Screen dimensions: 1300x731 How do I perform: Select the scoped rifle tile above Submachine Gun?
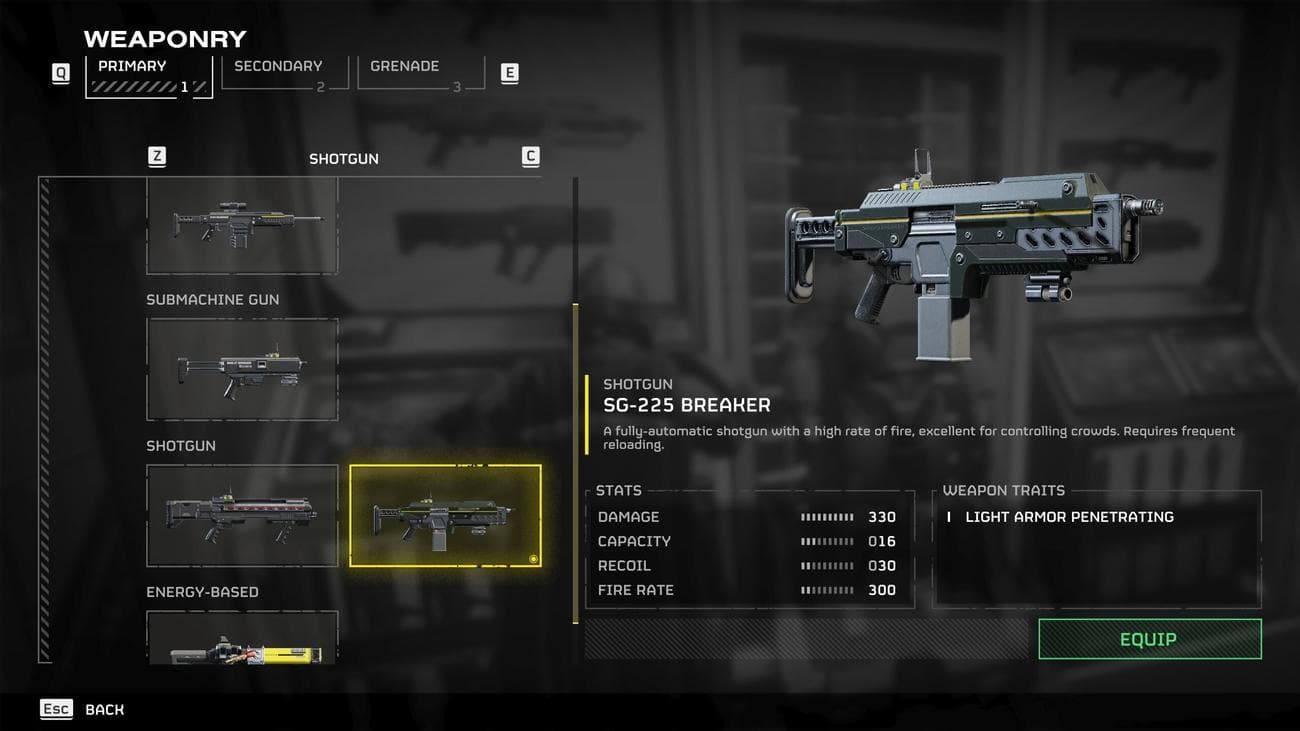tap(242, 225)
